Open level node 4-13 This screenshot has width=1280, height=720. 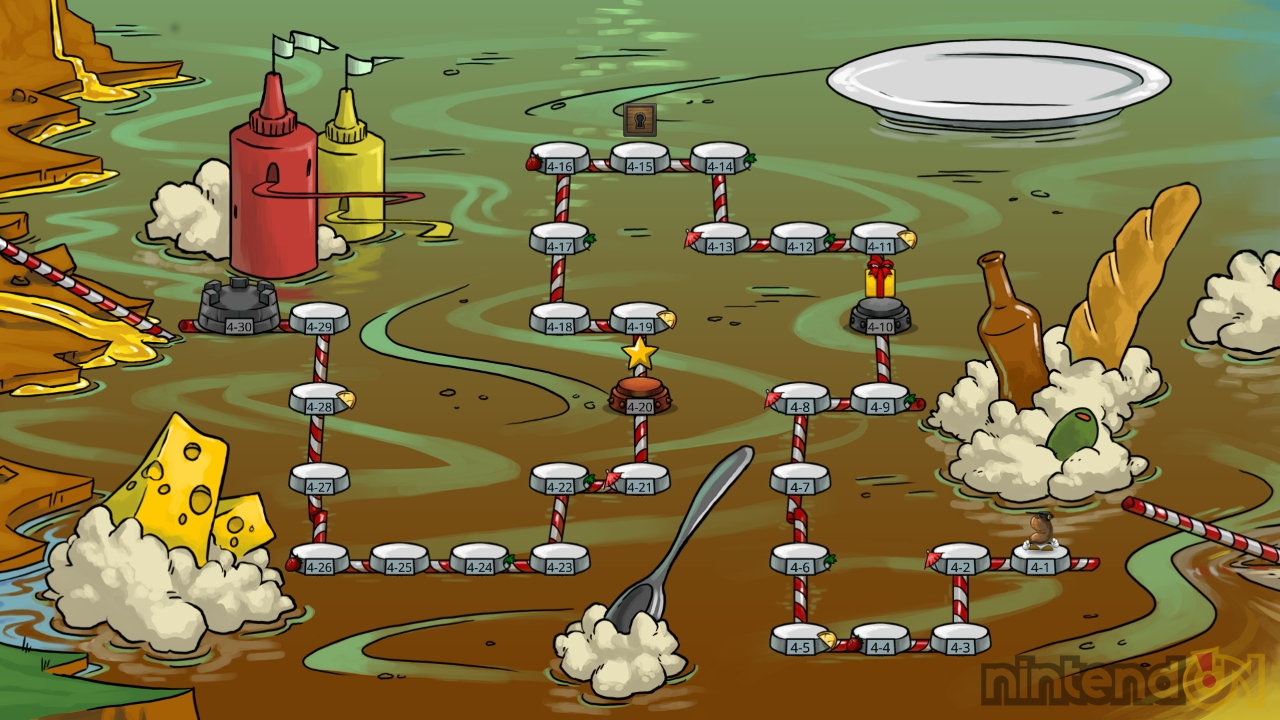click(x=720, y=241)
